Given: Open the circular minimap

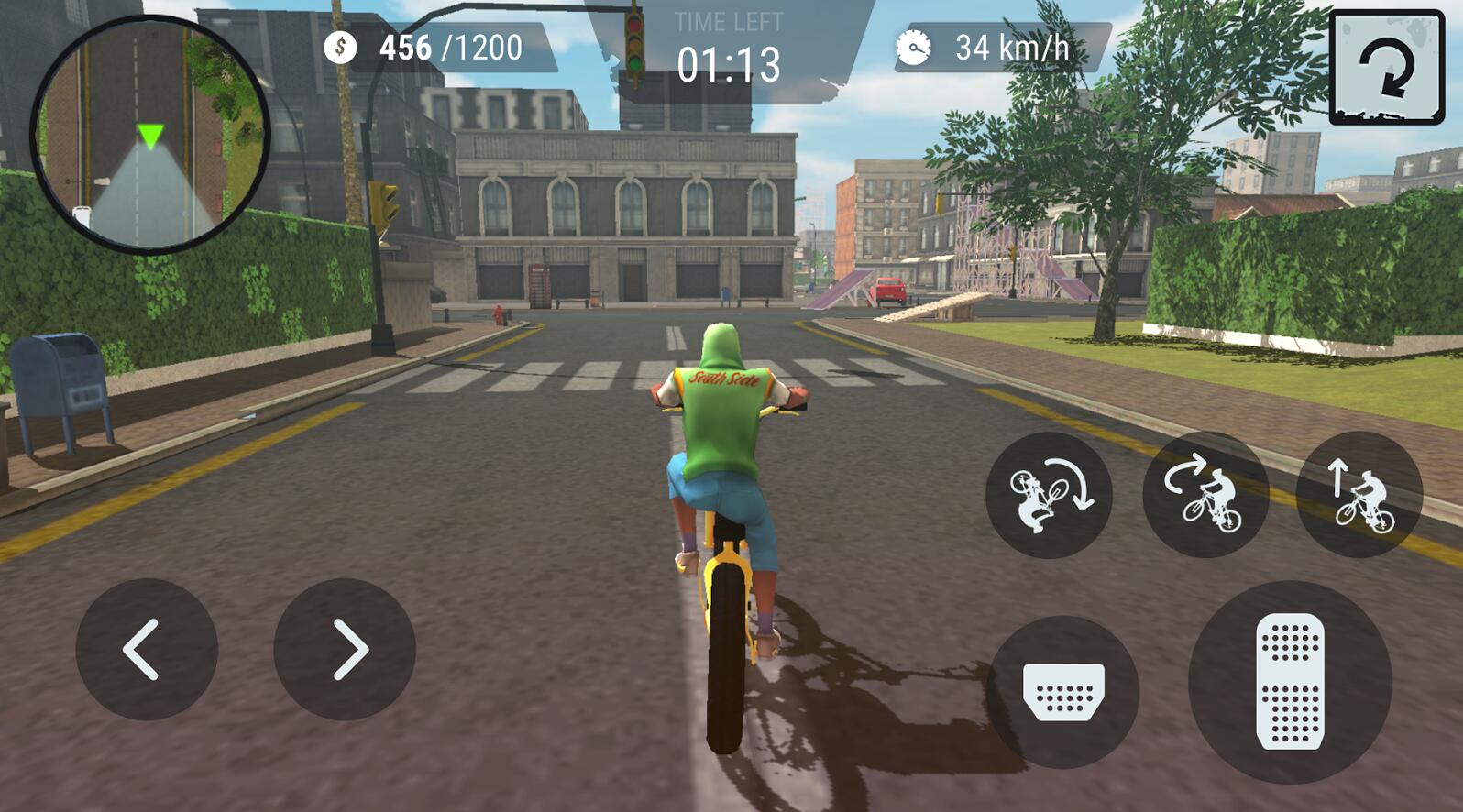Looking at the screenshot, I should click(x=150, y=135).
